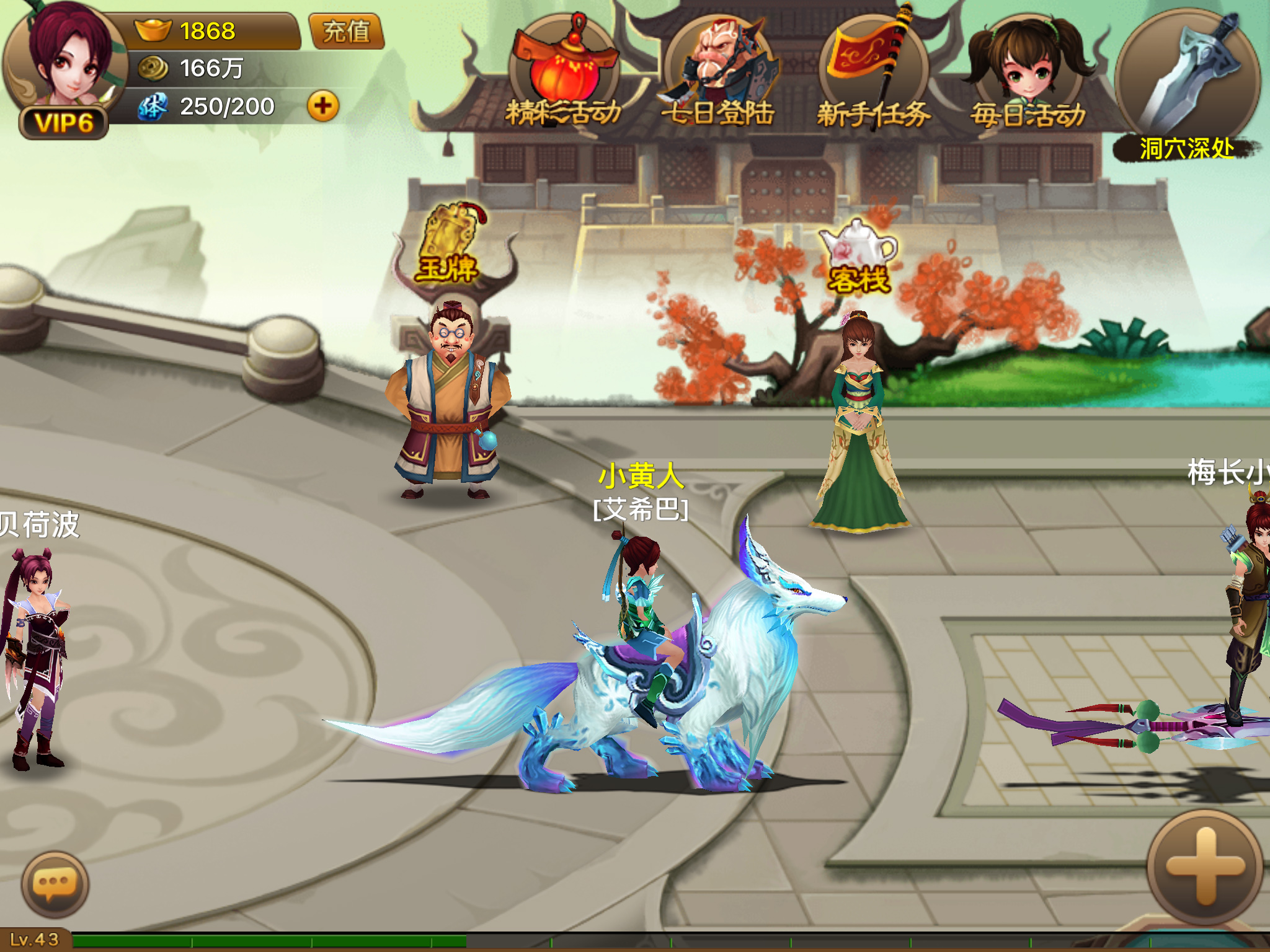The height and width of the screenshot is (952, 1270).
Task: Expand the large plus menu button
Action: (x=1205, y=866)
